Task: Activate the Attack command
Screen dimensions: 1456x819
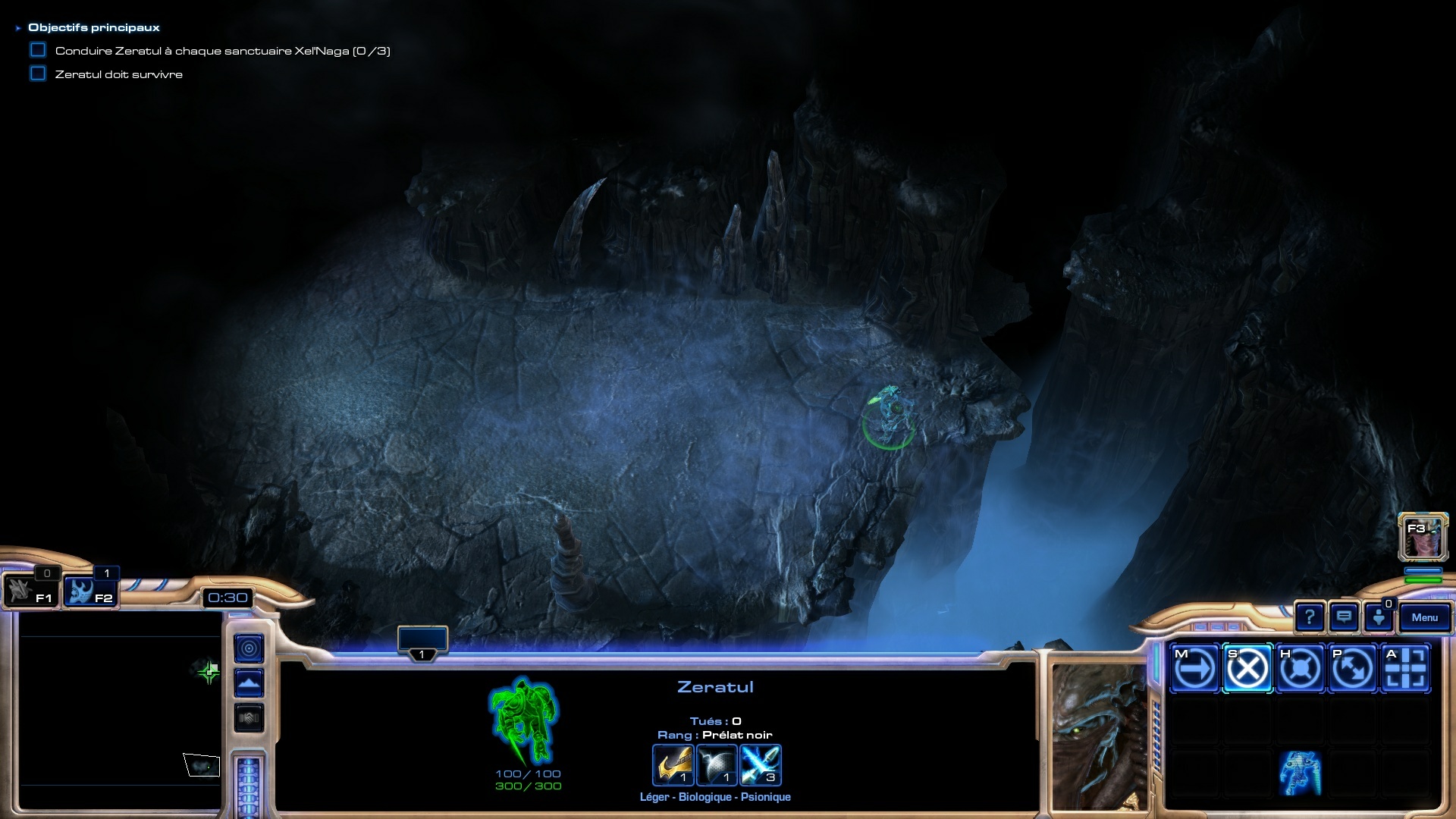Action: [x=1405, y=669]
